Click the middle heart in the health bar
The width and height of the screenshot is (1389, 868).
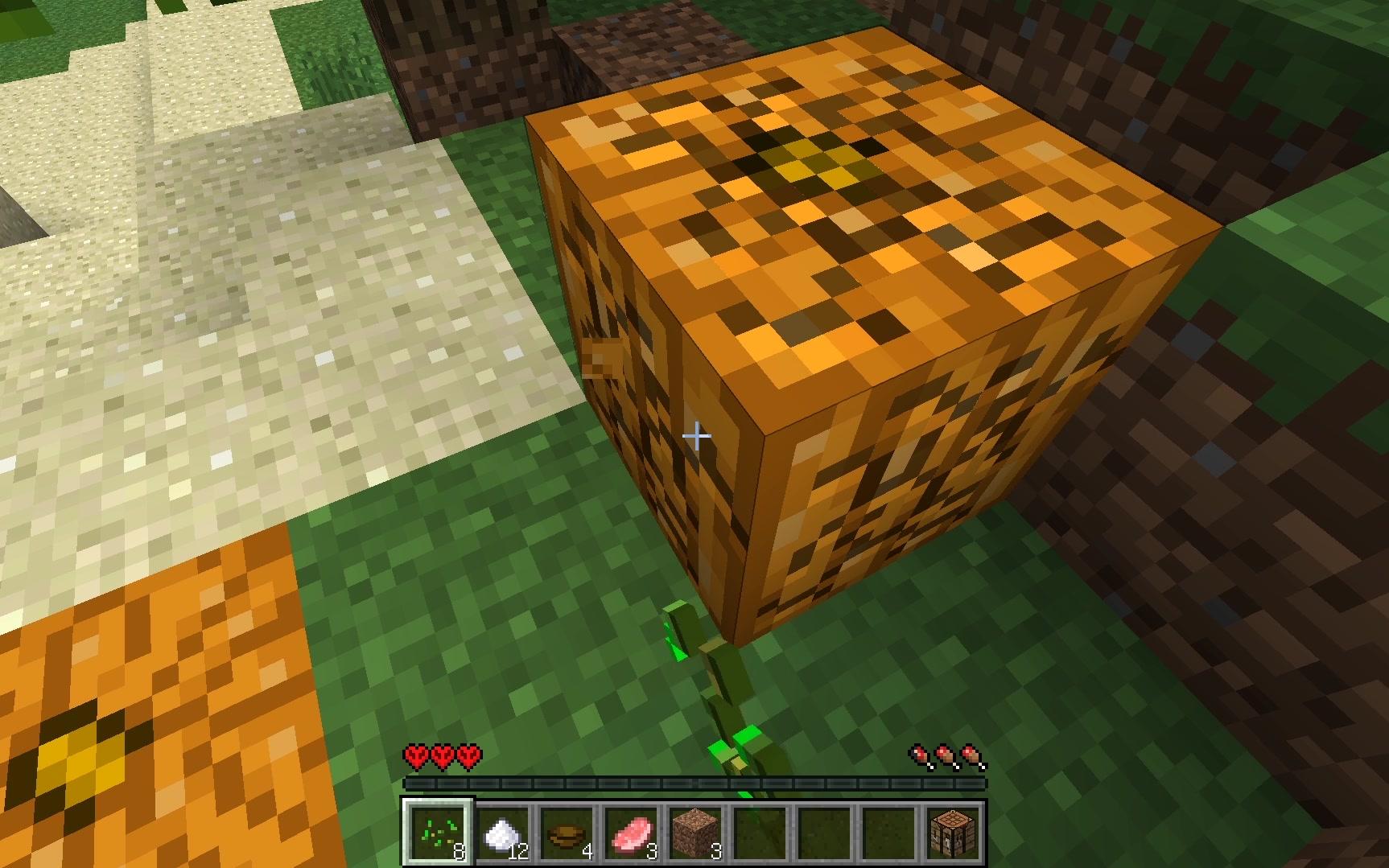(443, 757)
